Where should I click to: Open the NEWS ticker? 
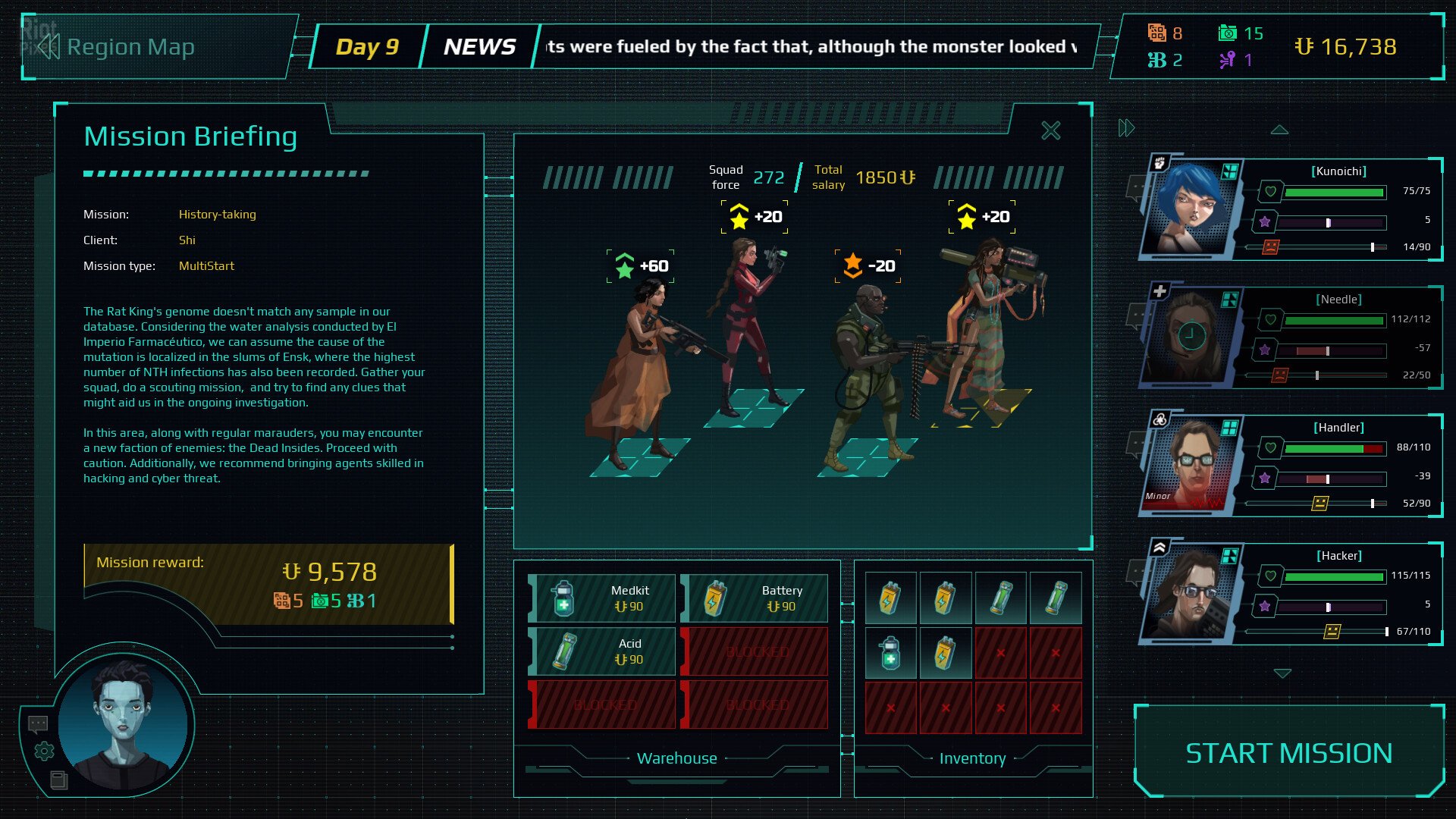479,47
